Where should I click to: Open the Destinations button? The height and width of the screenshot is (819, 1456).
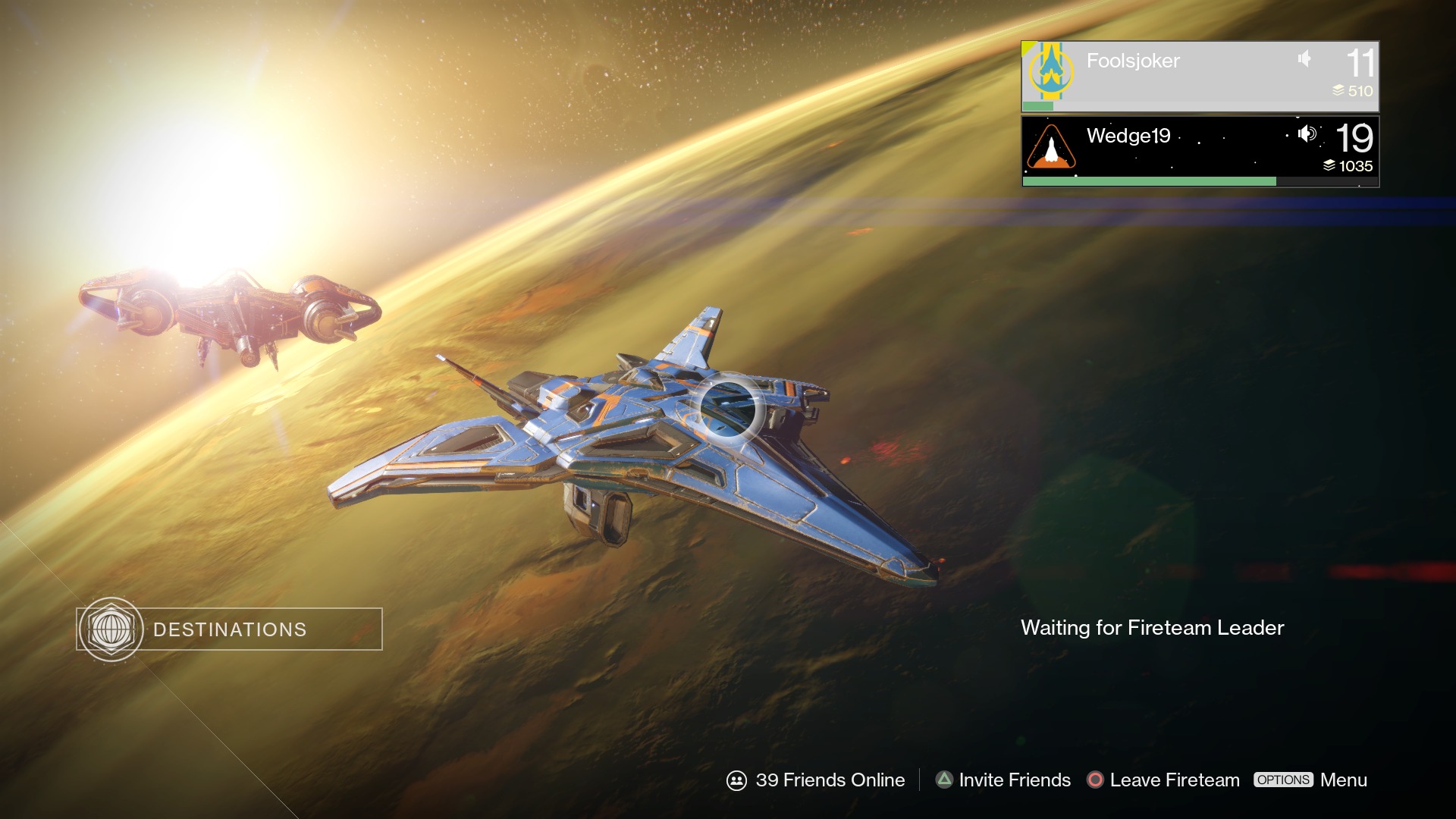[x=229, y=629]
